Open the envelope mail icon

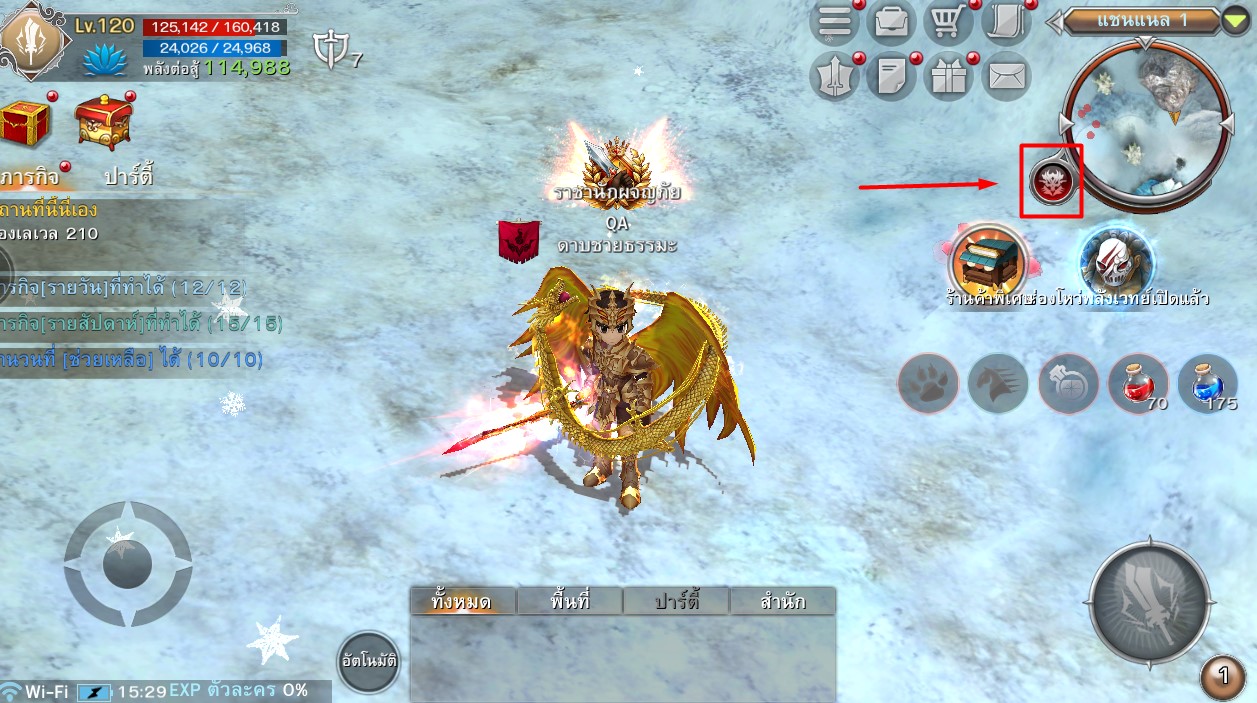coord(1005,76)
